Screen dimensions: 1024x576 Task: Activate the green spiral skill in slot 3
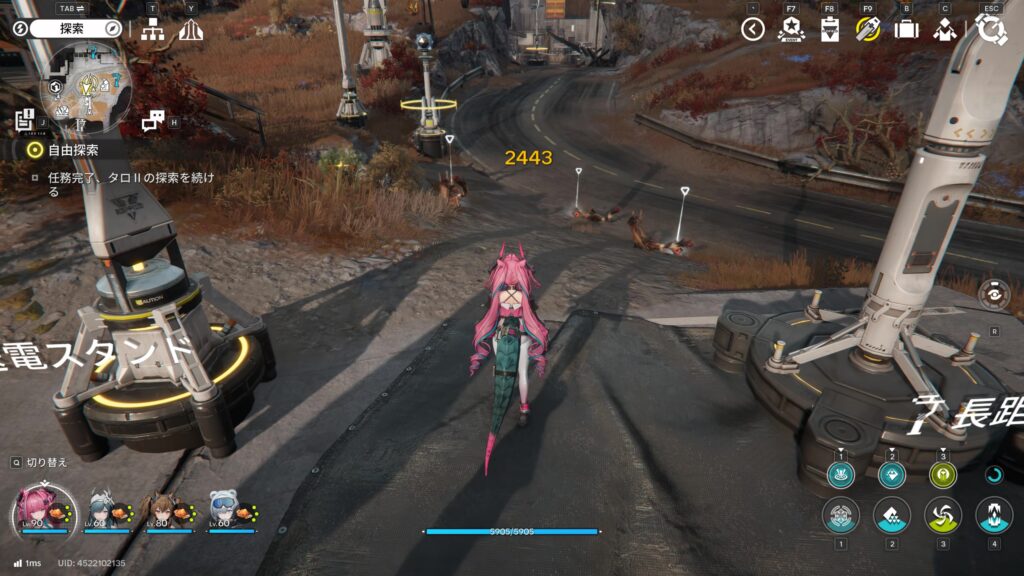tap(942, 515)
